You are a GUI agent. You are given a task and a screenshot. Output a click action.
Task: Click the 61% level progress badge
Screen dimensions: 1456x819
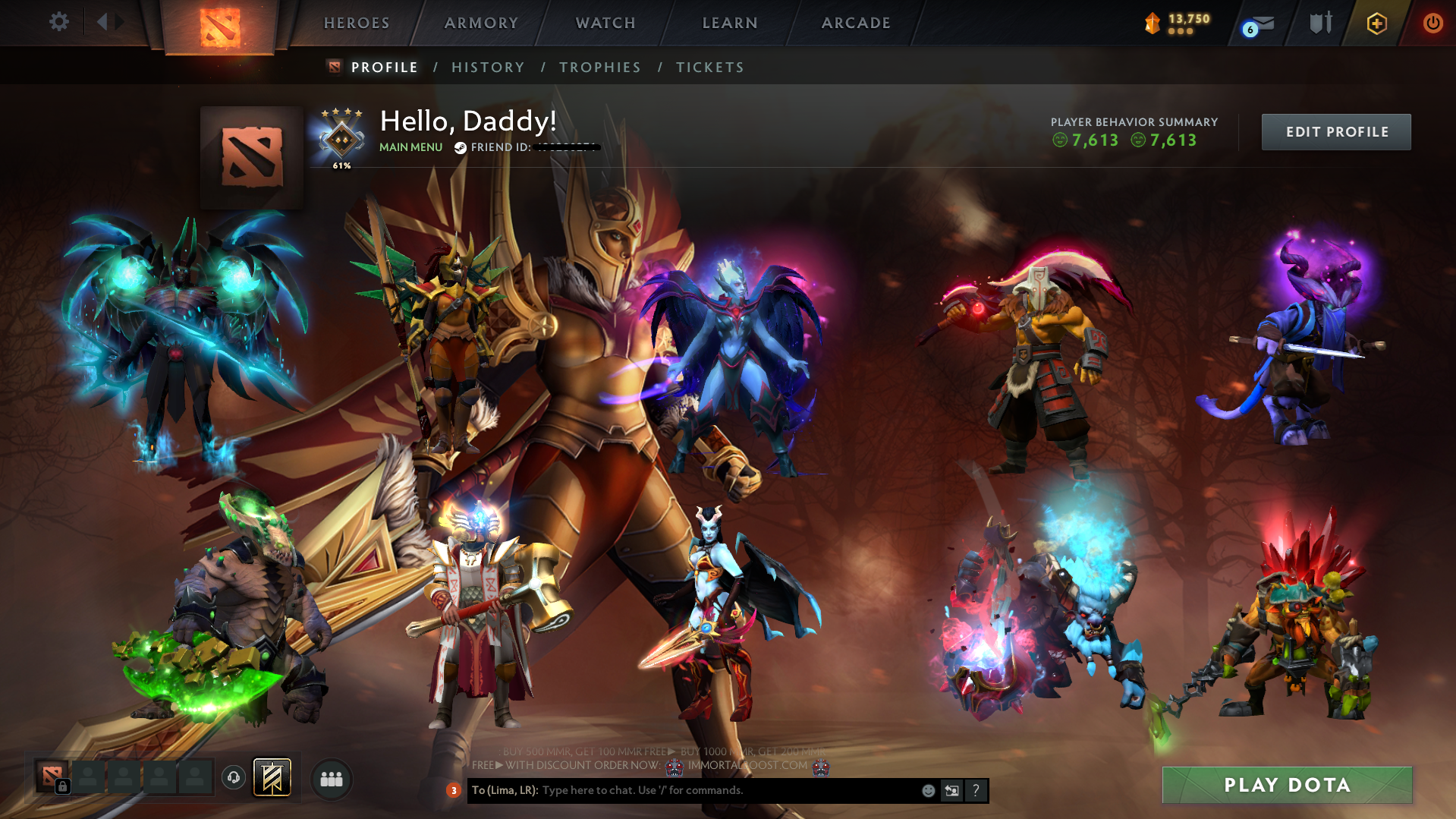tap(341, 137)
